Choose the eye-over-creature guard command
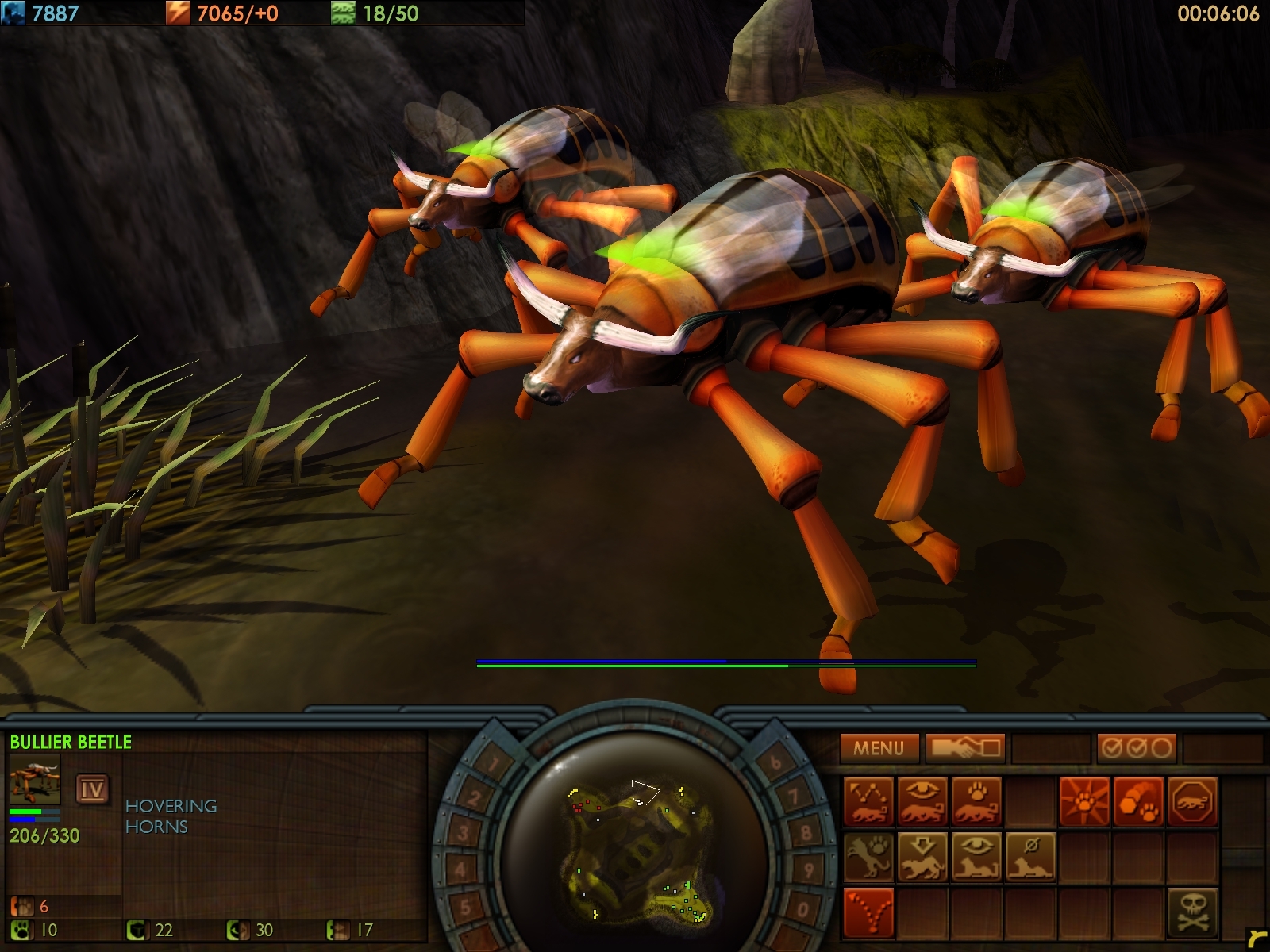The height and width of the screenshot is (952, 1270). [x=923, y=802]
